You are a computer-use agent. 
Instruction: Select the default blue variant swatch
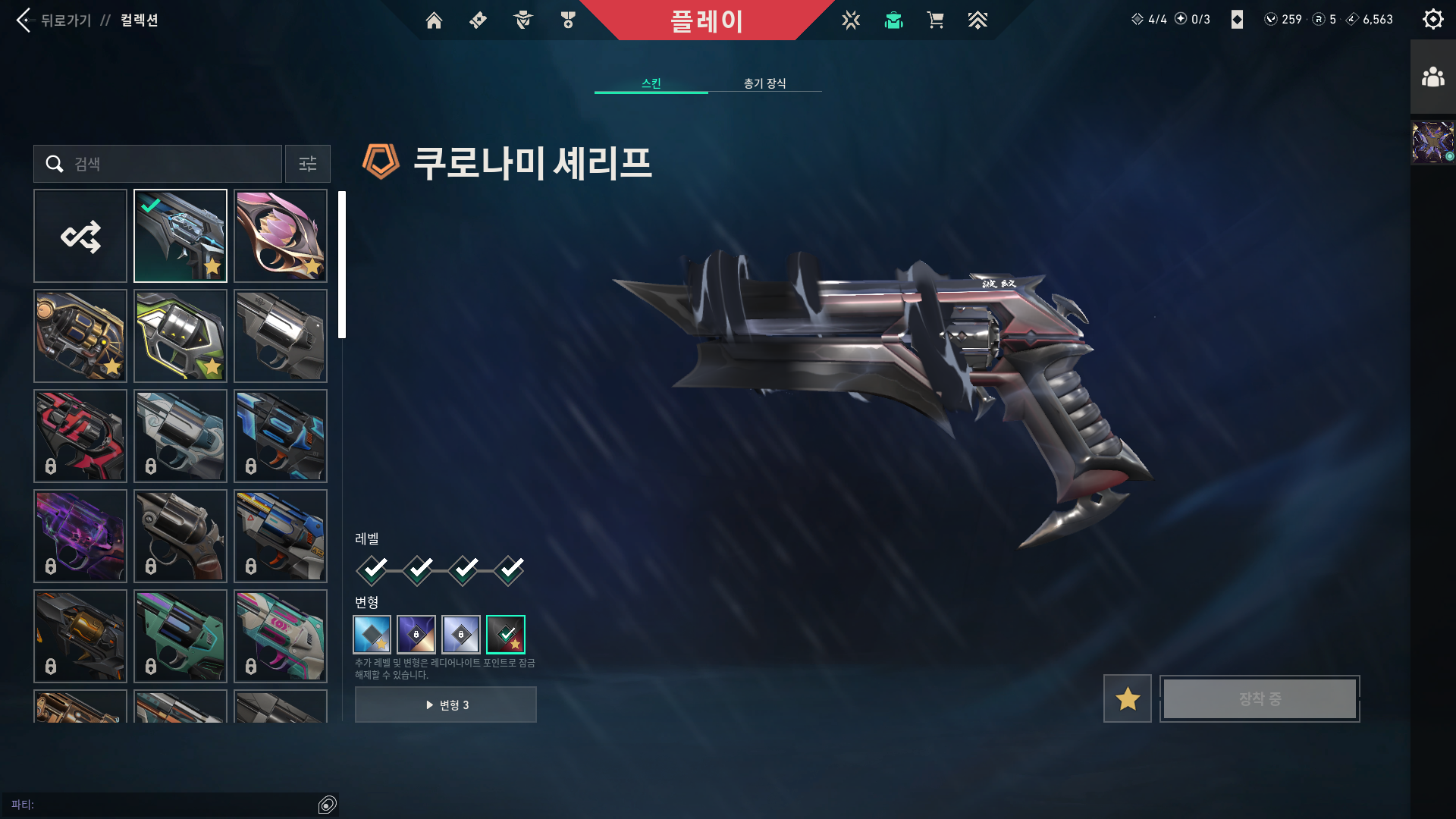[372, 635]
